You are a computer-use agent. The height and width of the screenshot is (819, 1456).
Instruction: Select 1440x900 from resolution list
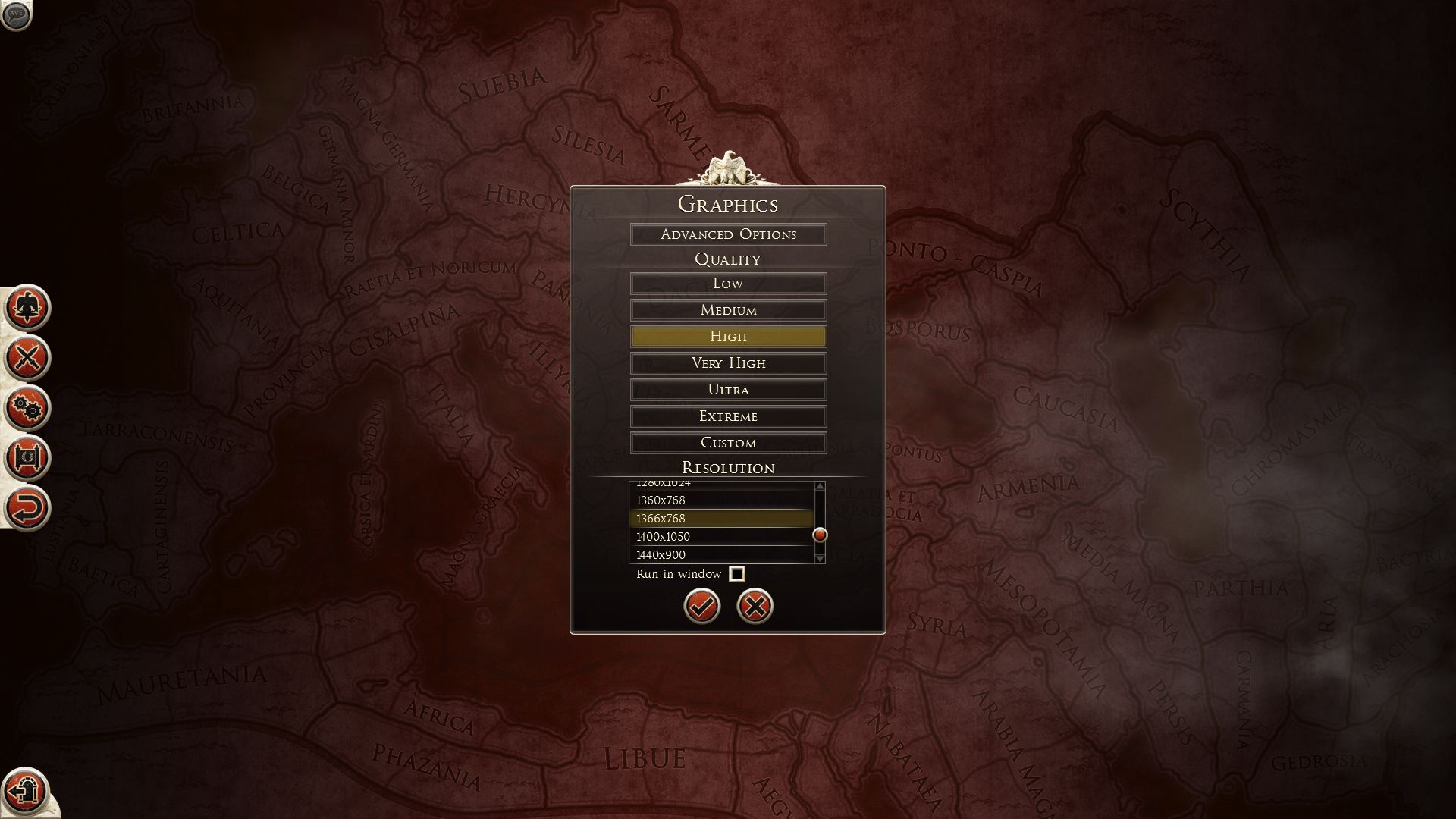[x=720, y=554]
